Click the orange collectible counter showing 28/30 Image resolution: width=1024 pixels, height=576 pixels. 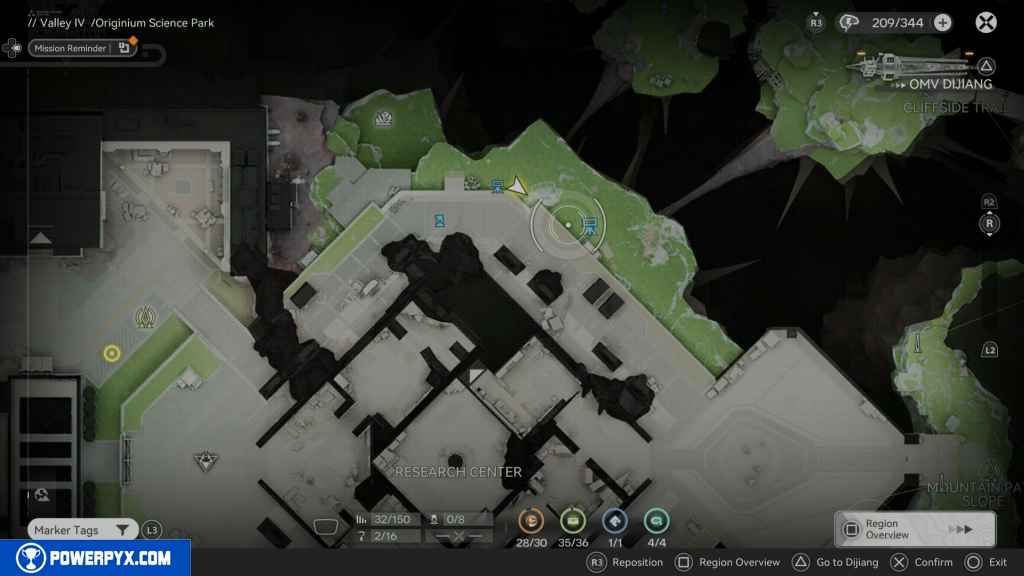(x=530, y=520)
